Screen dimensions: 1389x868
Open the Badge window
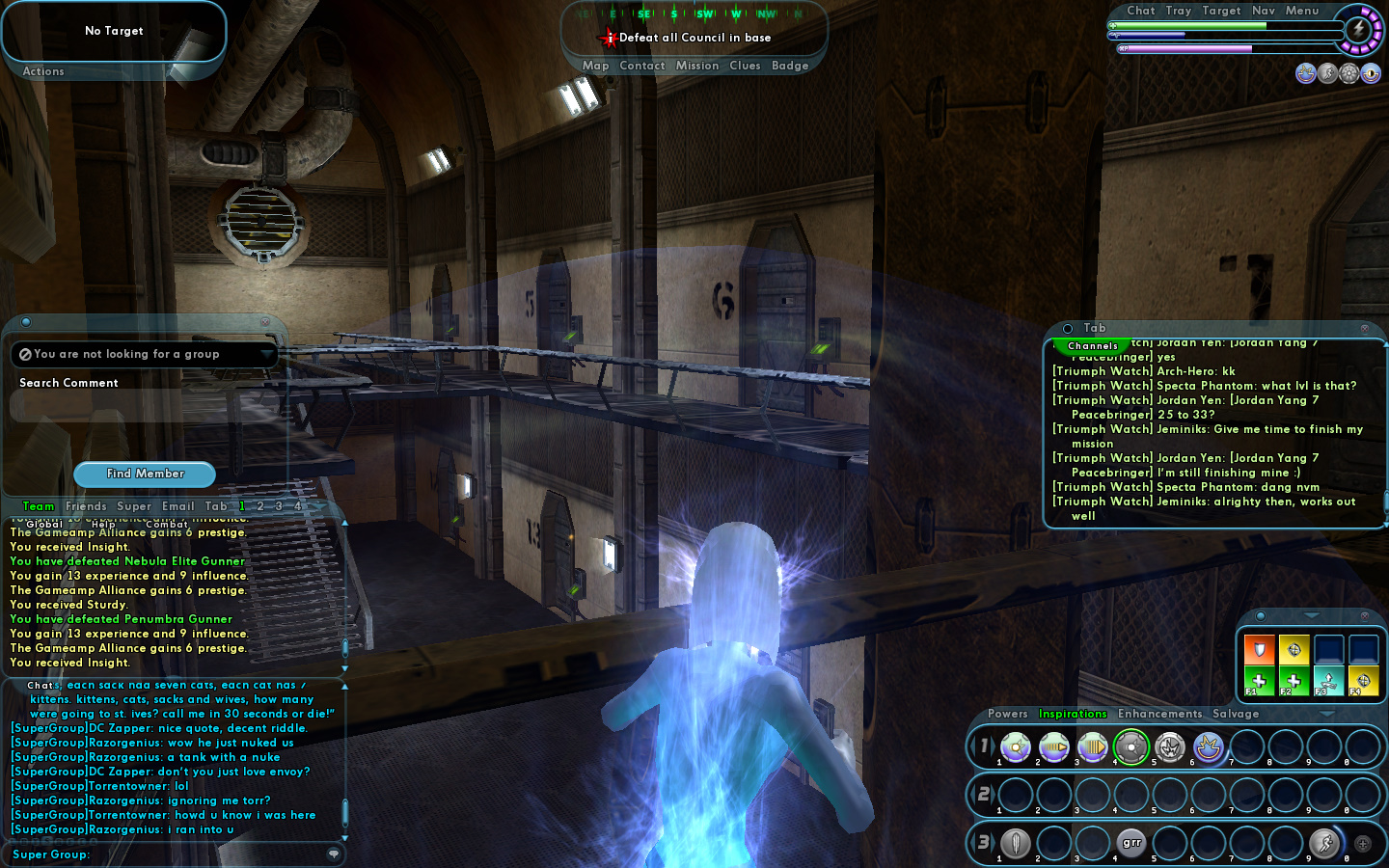point(789,66)
